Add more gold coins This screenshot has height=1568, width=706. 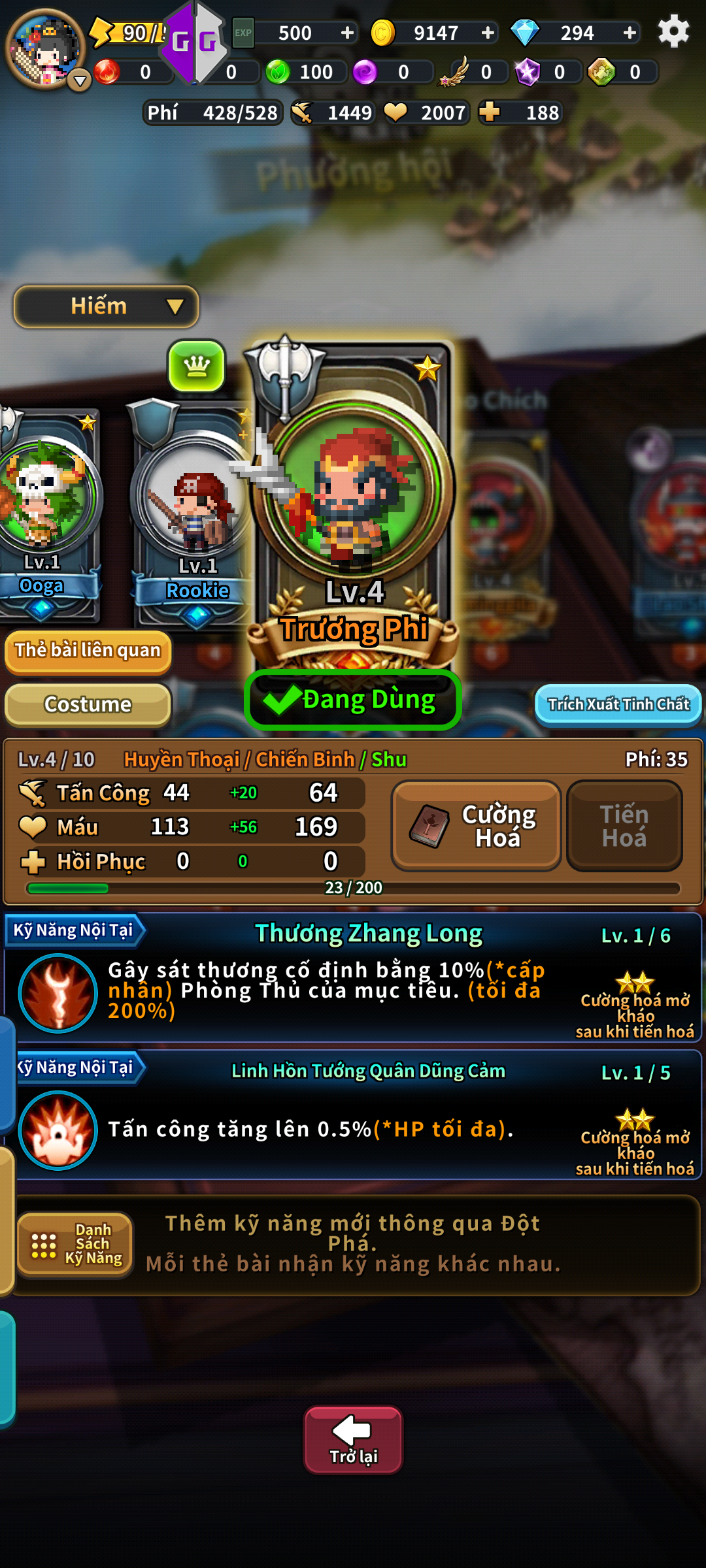[488, 33]
